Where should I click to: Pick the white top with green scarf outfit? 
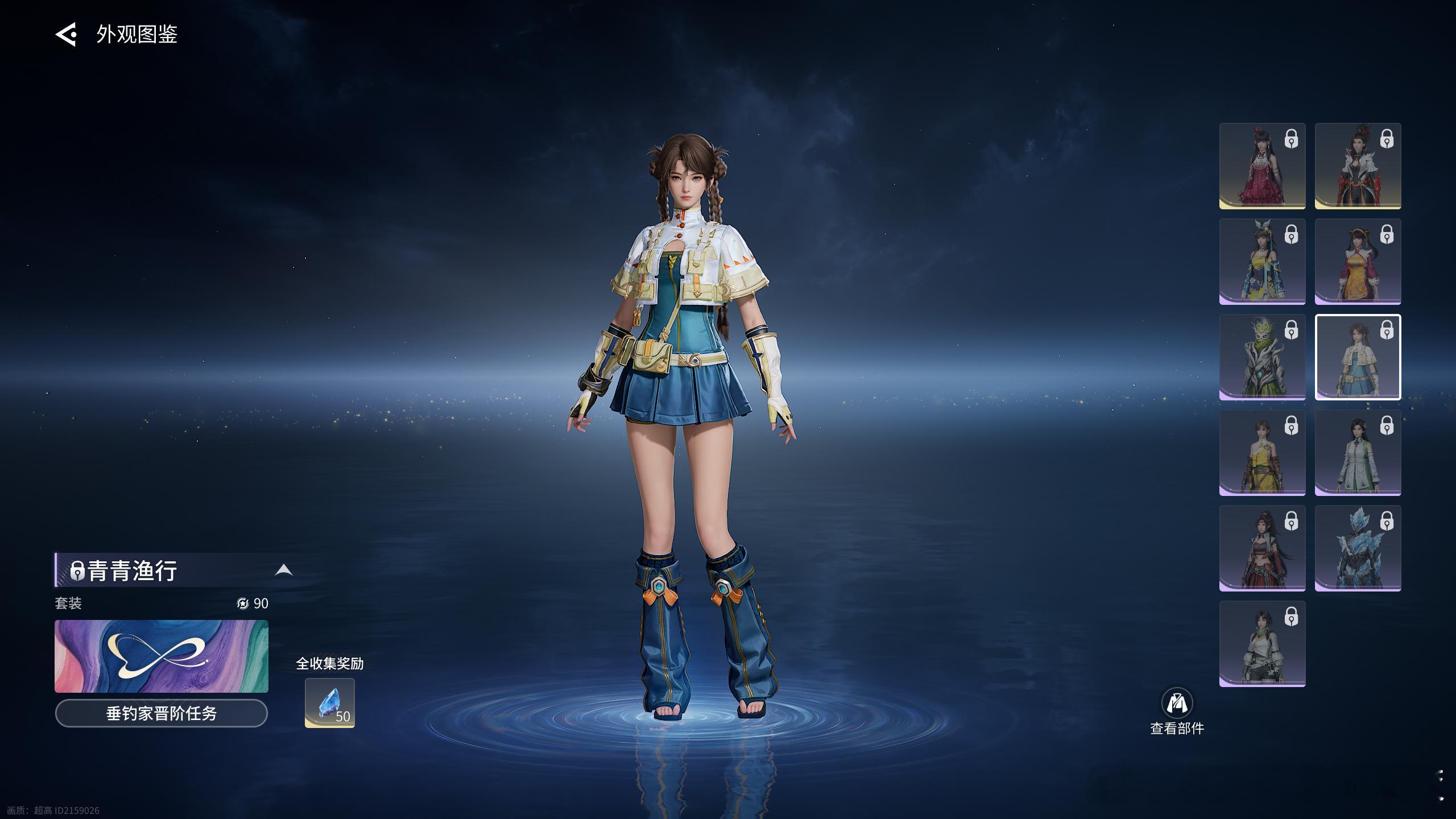click(1262, 644)
